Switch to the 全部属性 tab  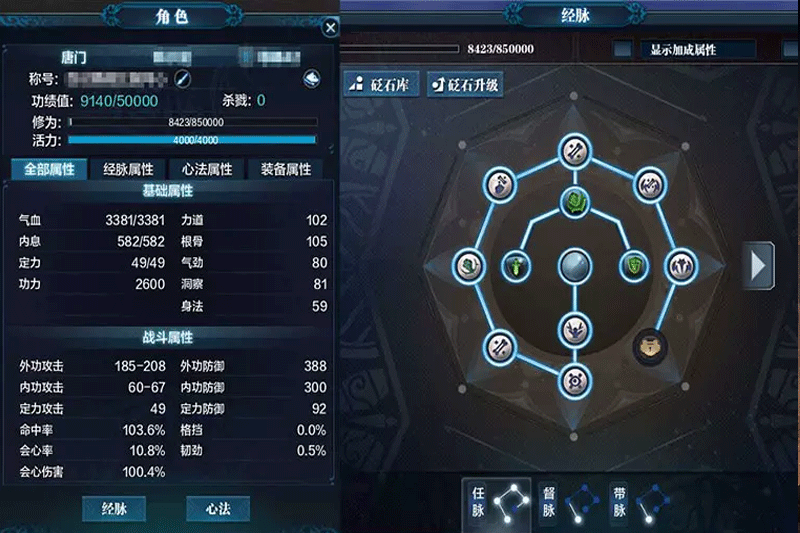pyautogui.click(x=48, y=169)
